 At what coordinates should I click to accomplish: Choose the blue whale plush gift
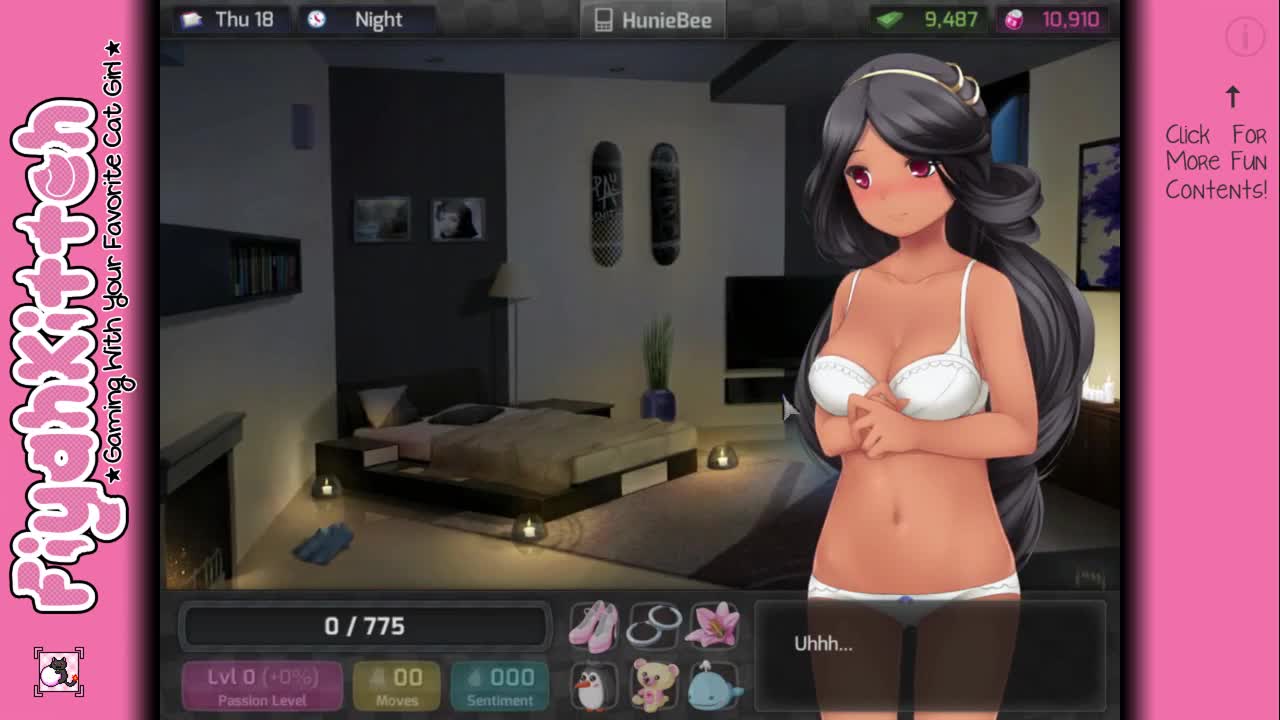[714, 686]
